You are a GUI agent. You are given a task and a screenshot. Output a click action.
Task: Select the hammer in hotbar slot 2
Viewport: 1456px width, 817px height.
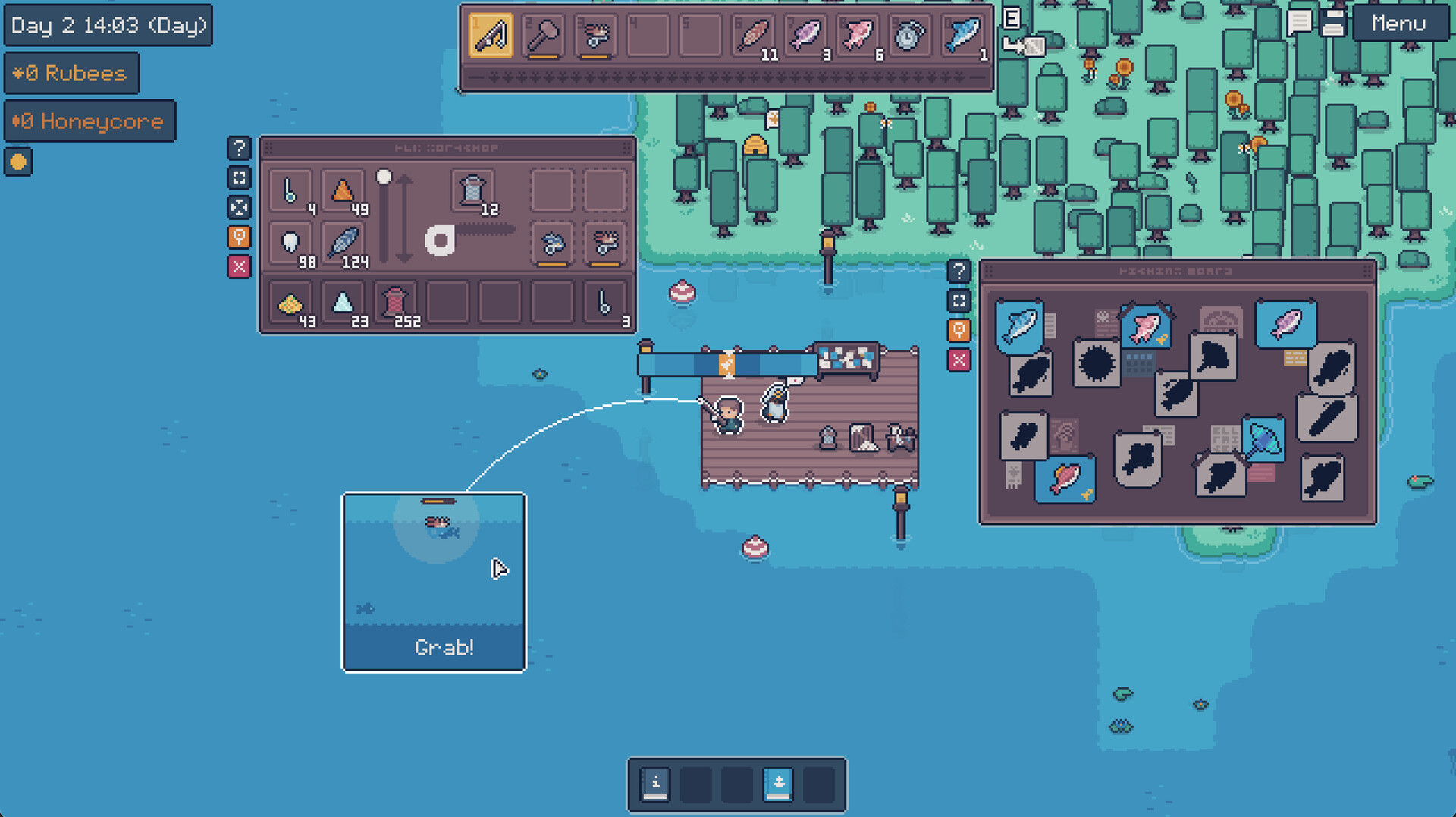[542, 33]
